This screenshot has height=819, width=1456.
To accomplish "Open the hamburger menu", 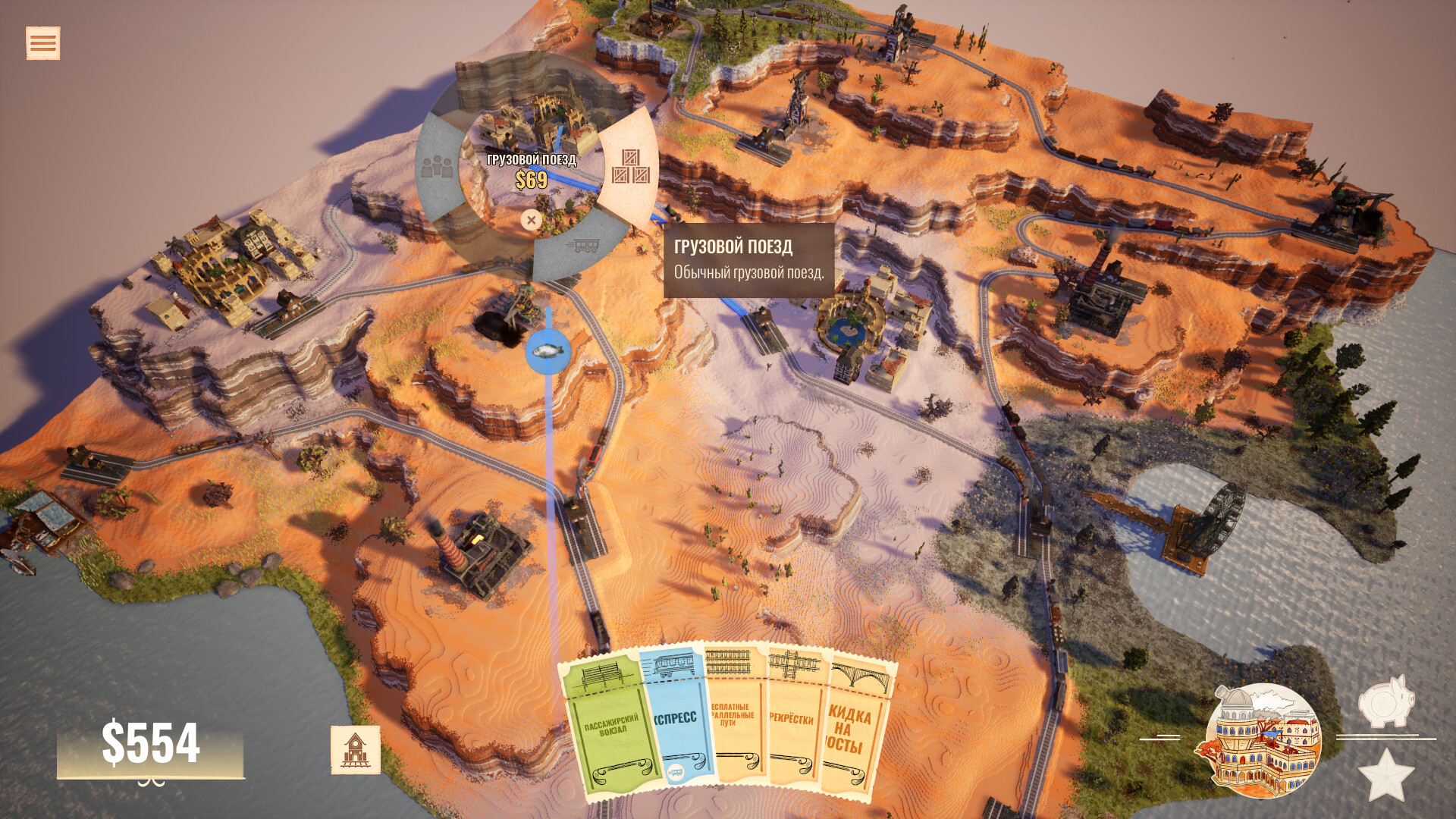I will (x=42, y=43).
